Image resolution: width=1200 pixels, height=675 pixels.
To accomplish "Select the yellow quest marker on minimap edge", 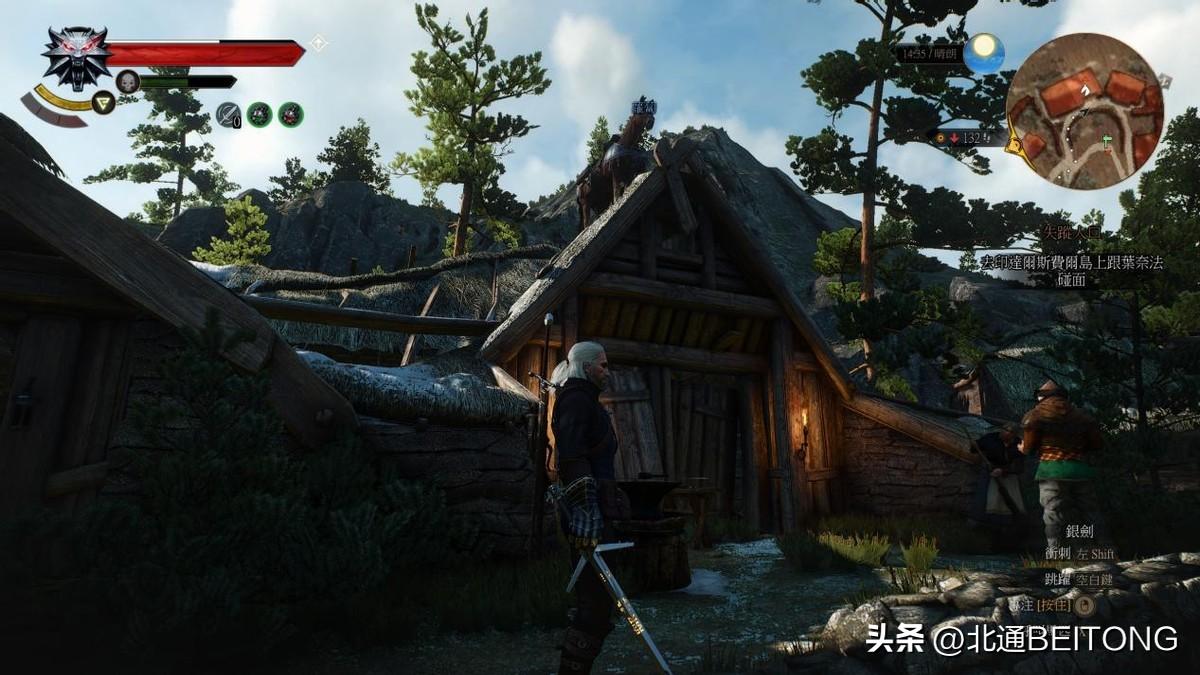I will (x=1013, y=145).
